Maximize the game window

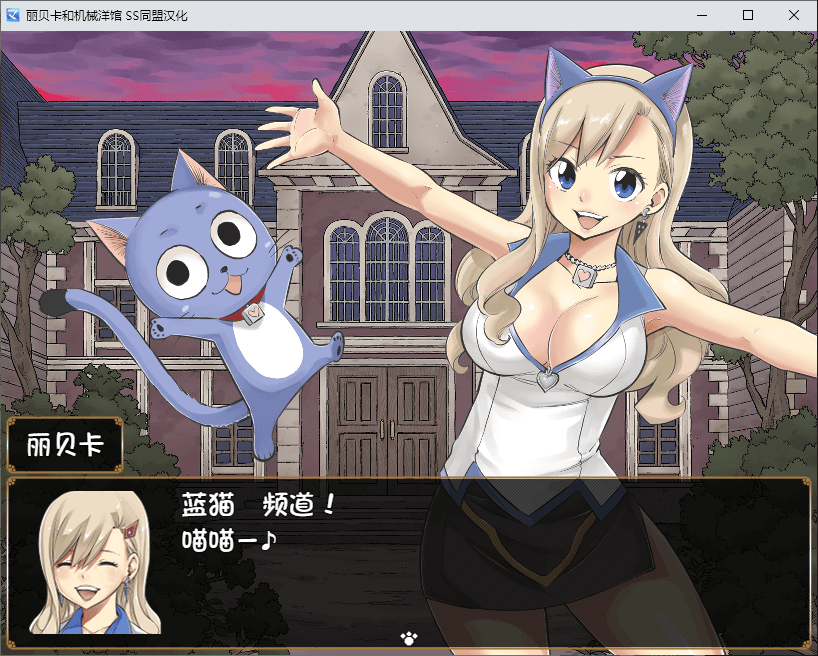[x=748, y=16]
